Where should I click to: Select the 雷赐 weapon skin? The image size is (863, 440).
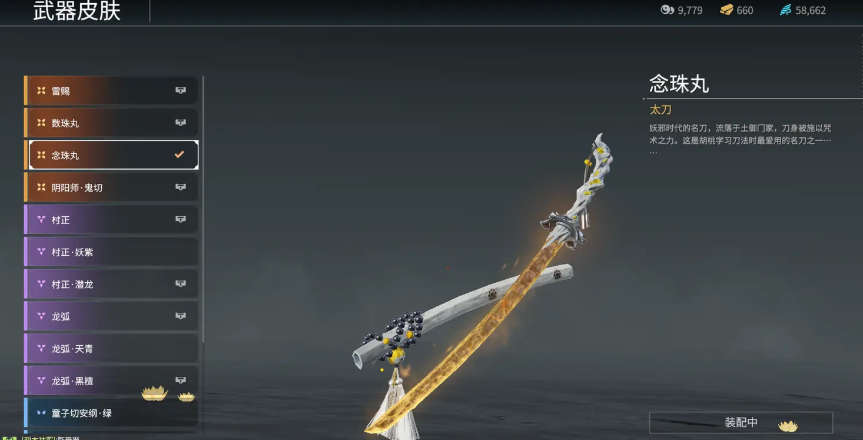tap(110, 91)
